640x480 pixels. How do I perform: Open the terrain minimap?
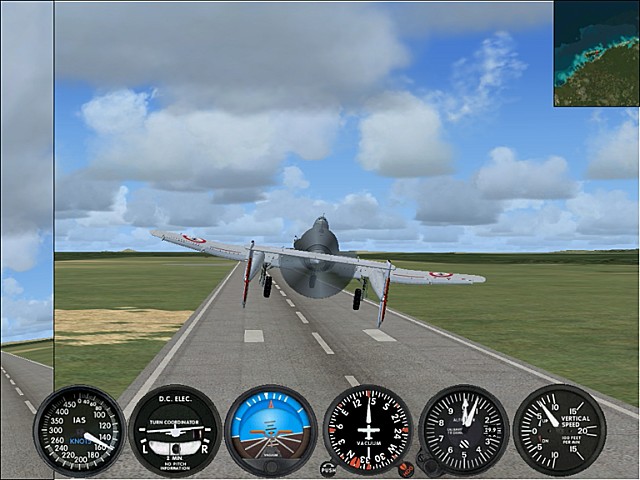(597, 53)
